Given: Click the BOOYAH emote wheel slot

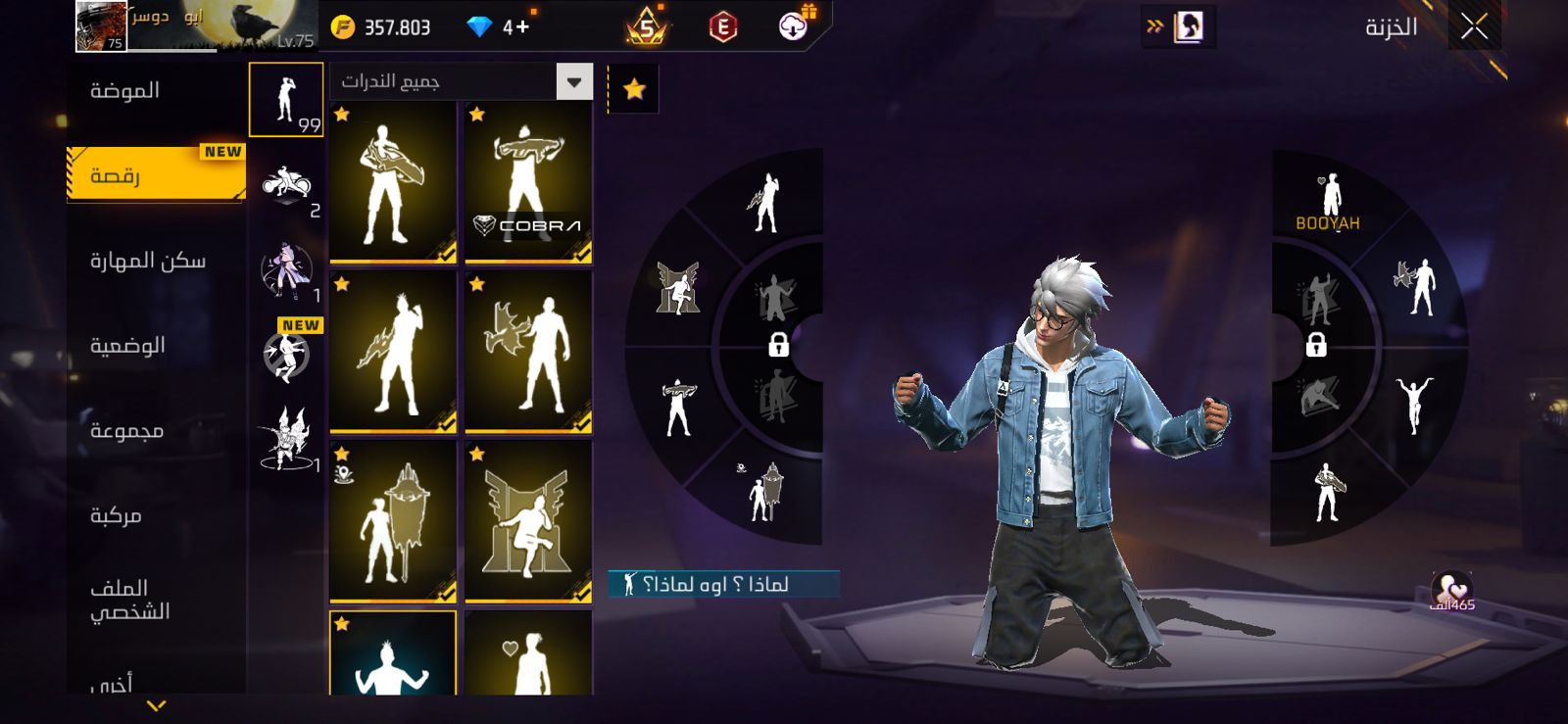Looking at the screenshot, I should (x=1328, y=202).
